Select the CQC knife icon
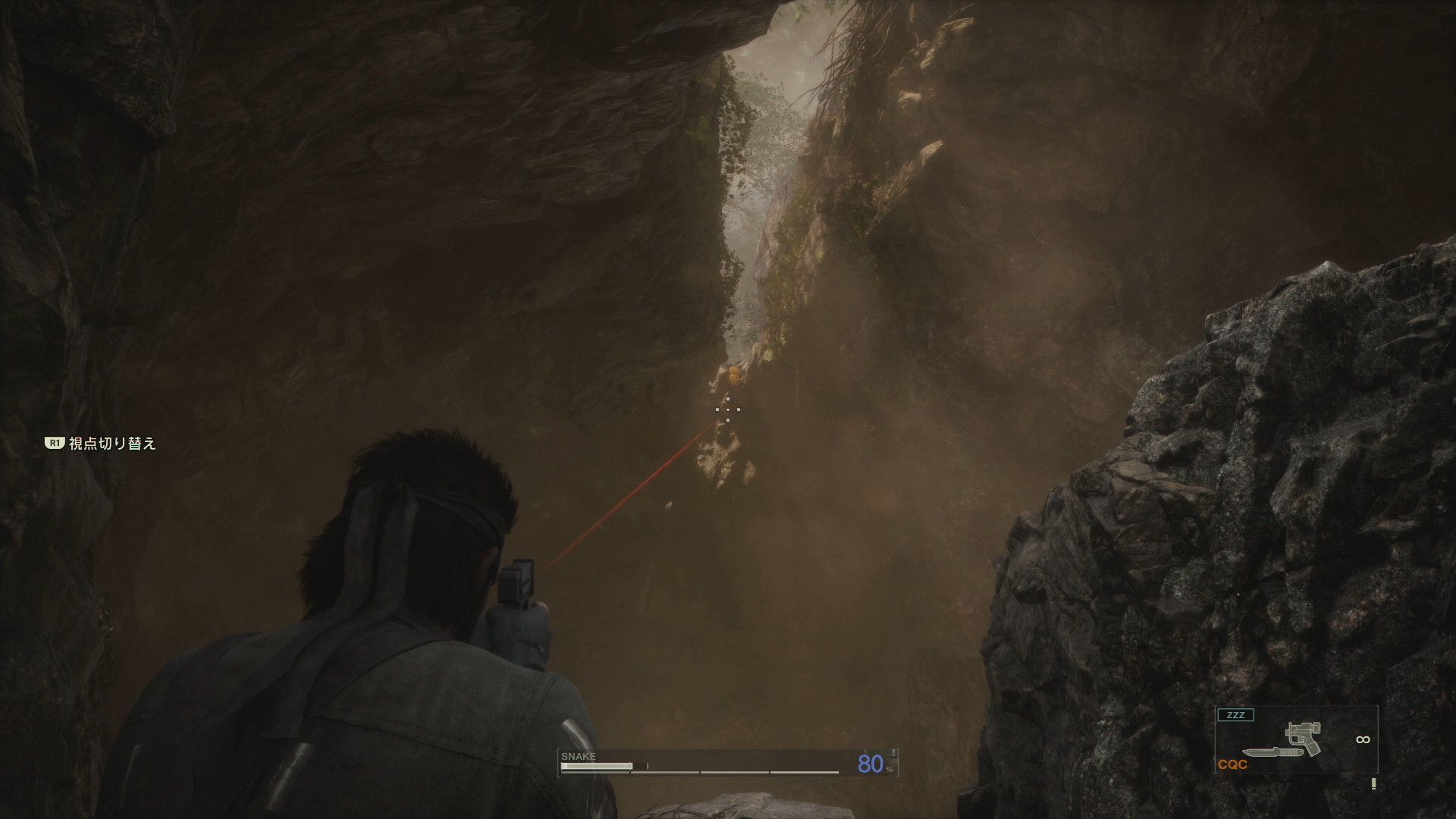The width and height of the screenshot is (1456, 819). (1267, 753)
